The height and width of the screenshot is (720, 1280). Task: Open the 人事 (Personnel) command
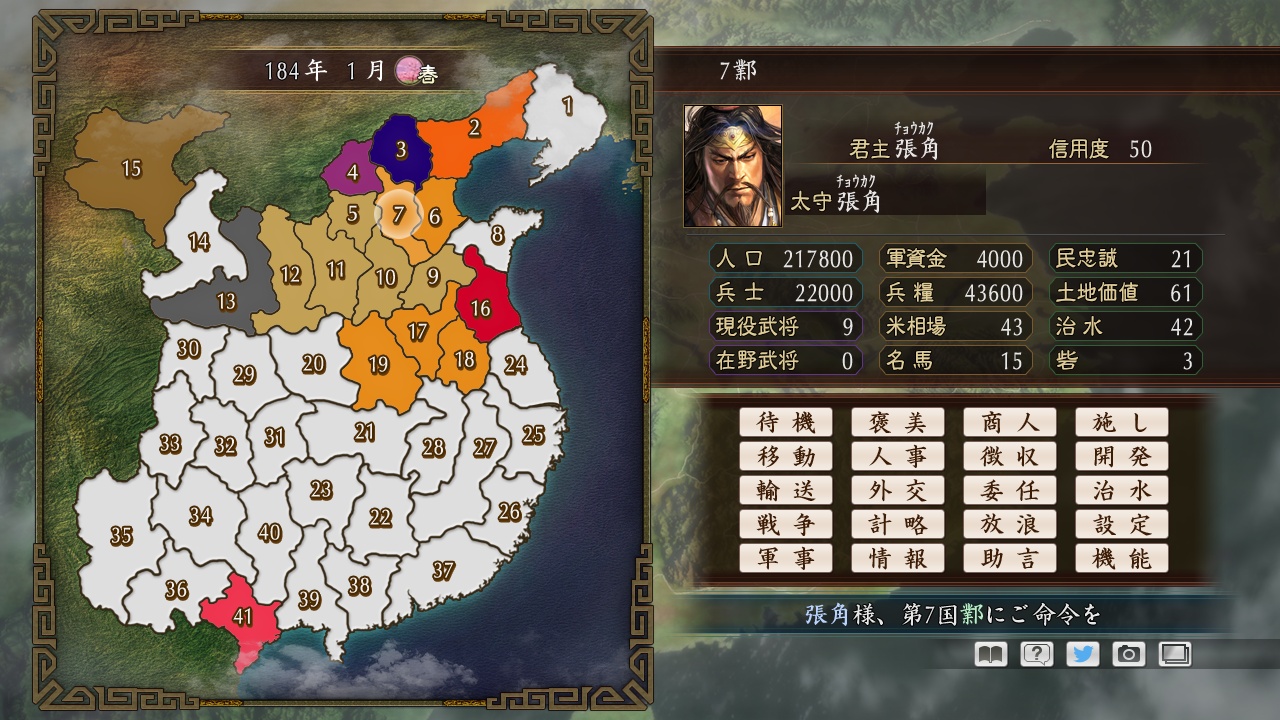tap(898, 456)
